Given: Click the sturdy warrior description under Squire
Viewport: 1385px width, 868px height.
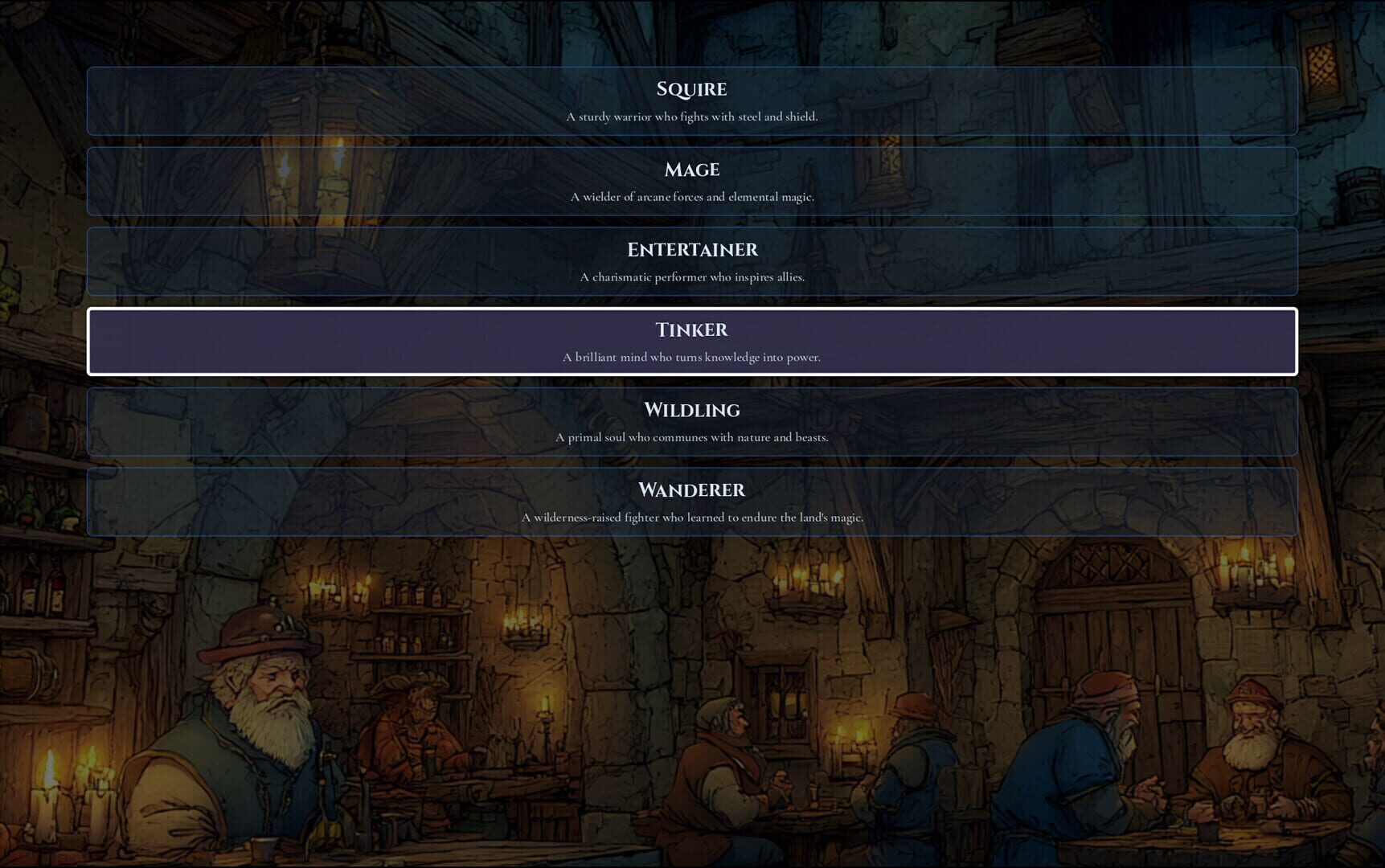Looking at the screenshot, I should click(693, 116).
